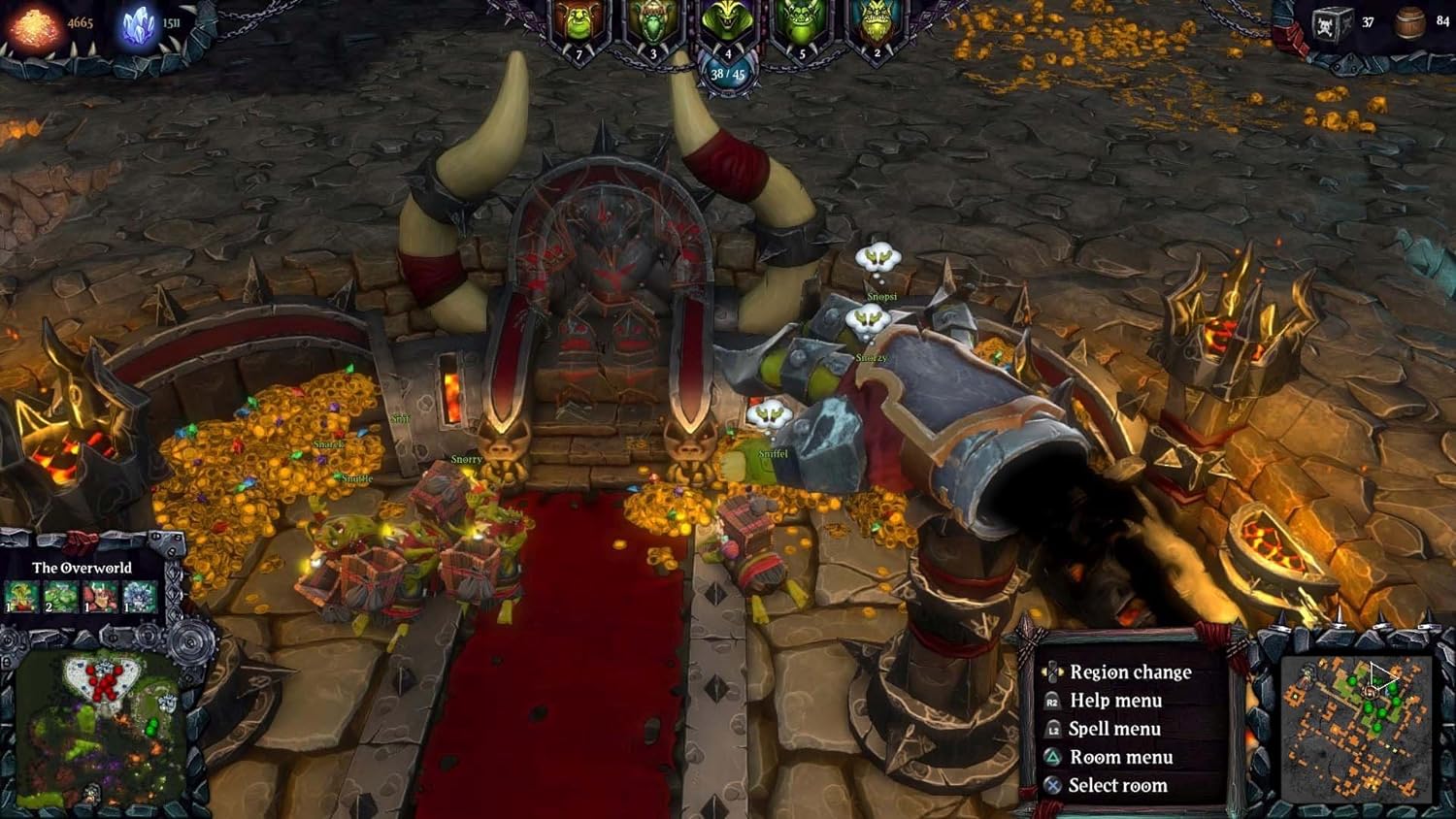Viewport: 1456px width, 819px height.
Task: Select the creature portrait showing 3 units
Action: coord(653,24)
